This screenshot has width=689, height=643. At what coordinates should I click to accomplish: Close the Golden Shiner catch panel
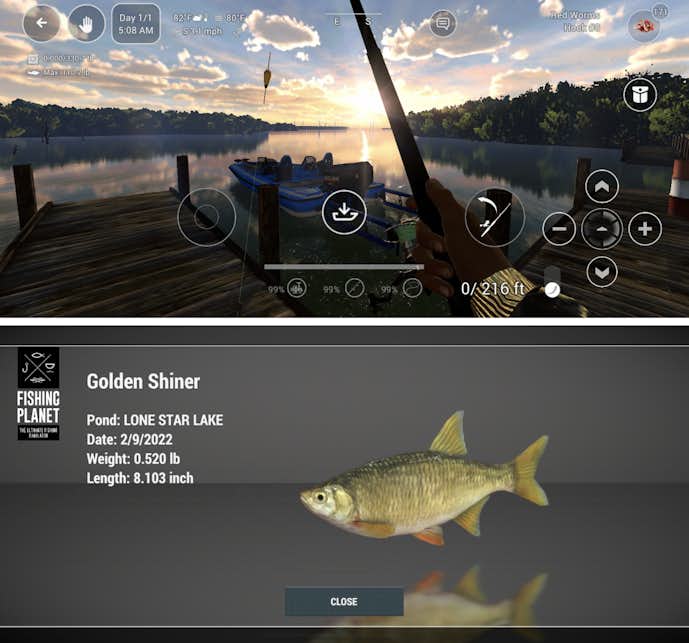click(x=344, y=602)
